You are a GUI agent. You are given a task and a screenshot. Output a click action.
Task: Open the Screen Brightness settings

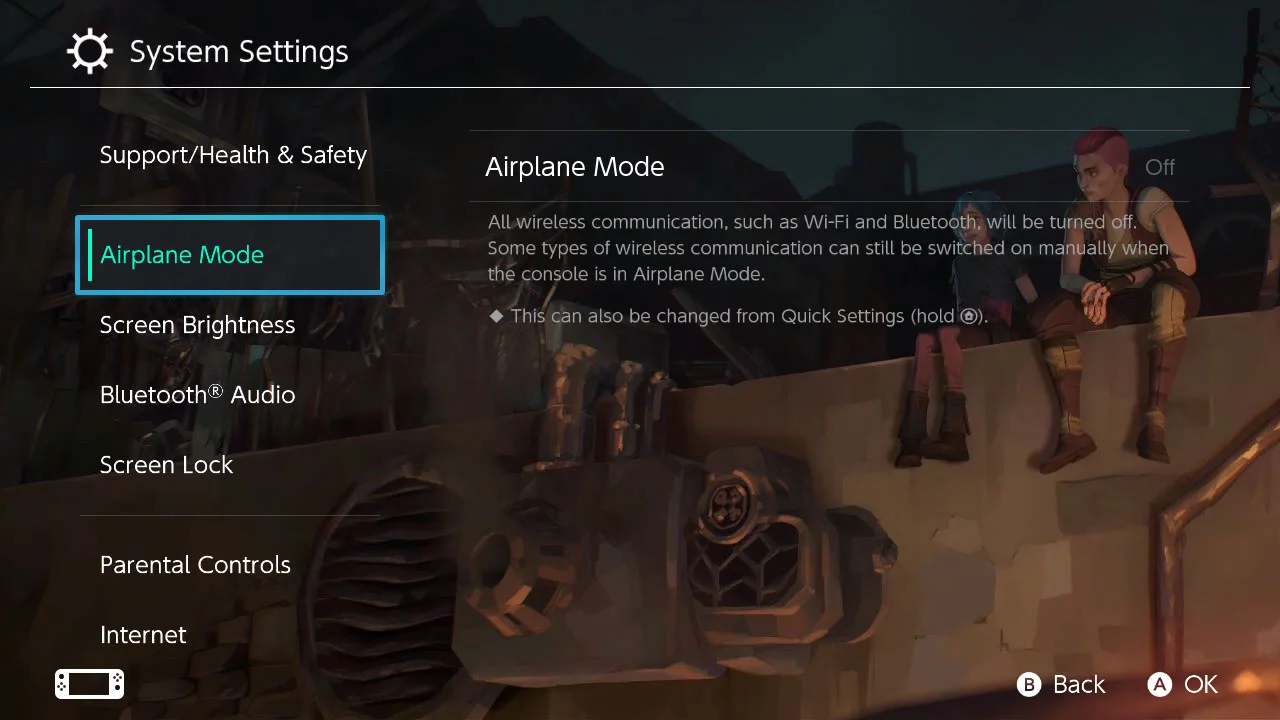(197, 324)
